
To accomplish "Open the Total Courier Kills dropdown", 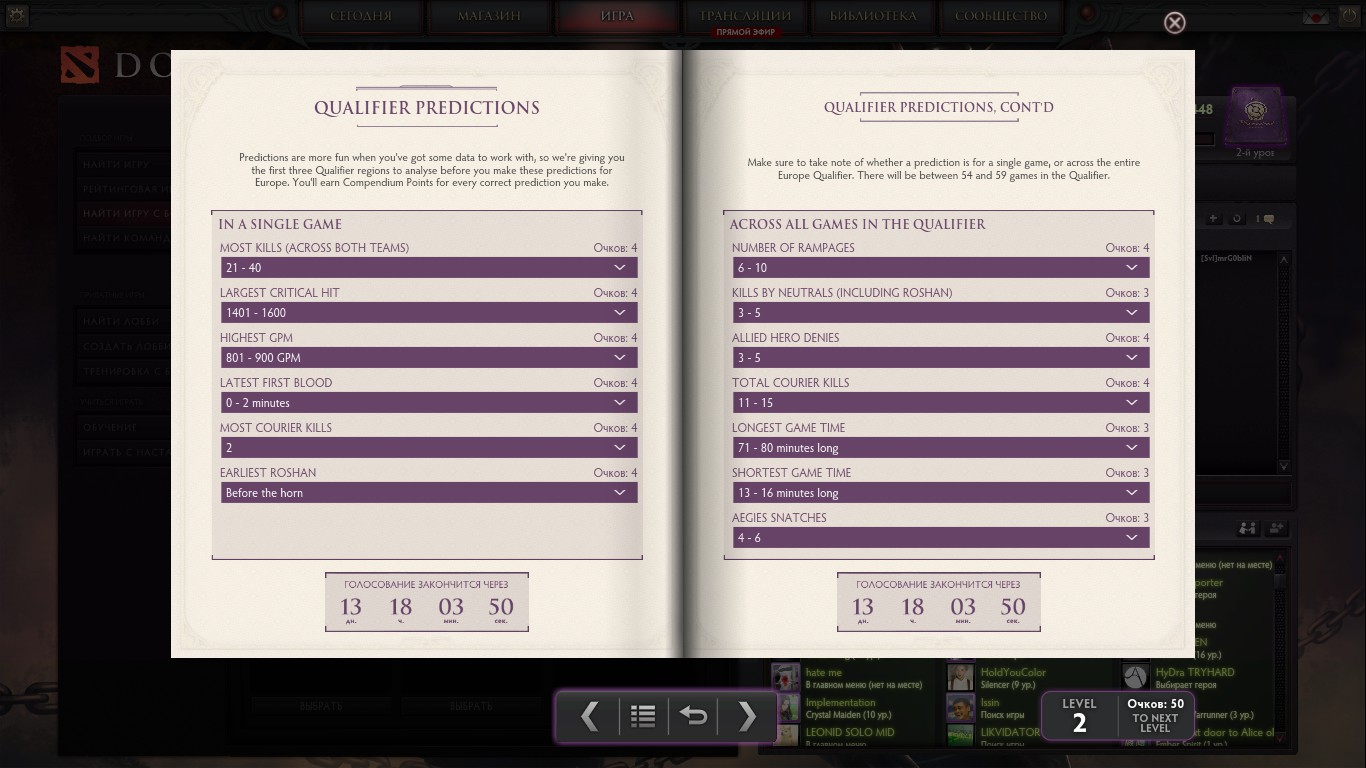I will 940,403.
